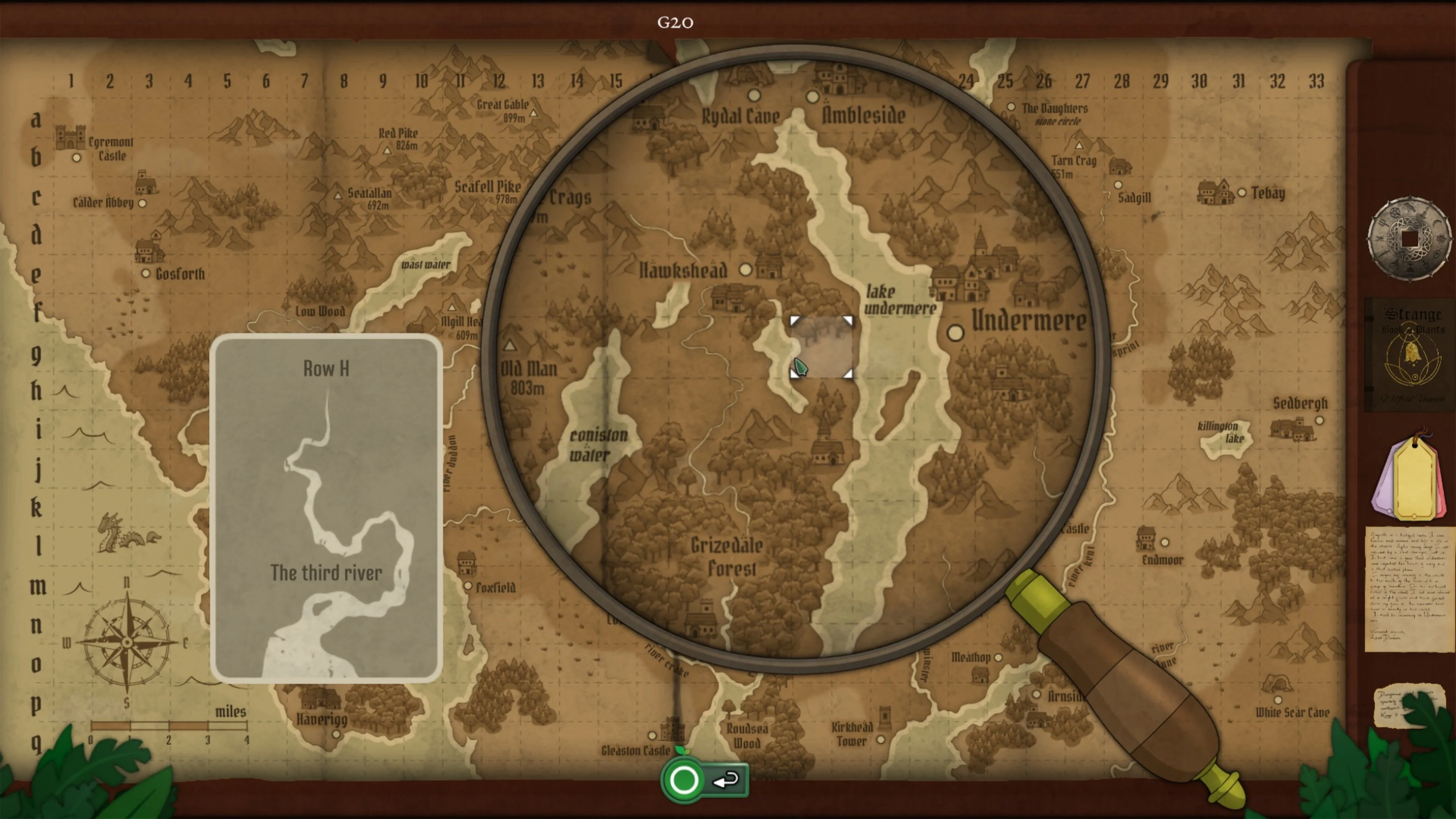Click the Undermere town marker circle
The width and height of the screenshot is (1456, 819).
tap(956, 334)
